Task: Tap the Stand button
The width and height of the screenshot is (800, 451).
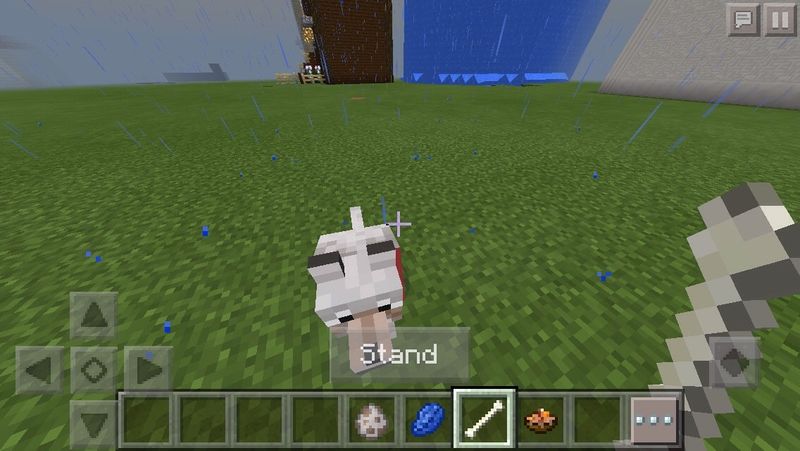Action: 399,354
